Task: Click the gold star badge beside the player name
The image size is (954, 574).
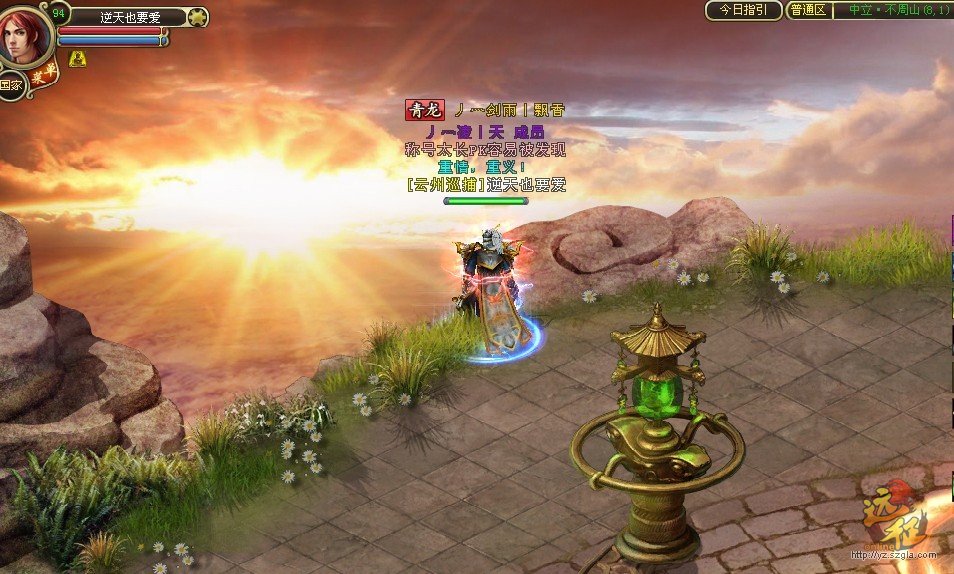Action: pyautogui.click(x=198, y=17)
